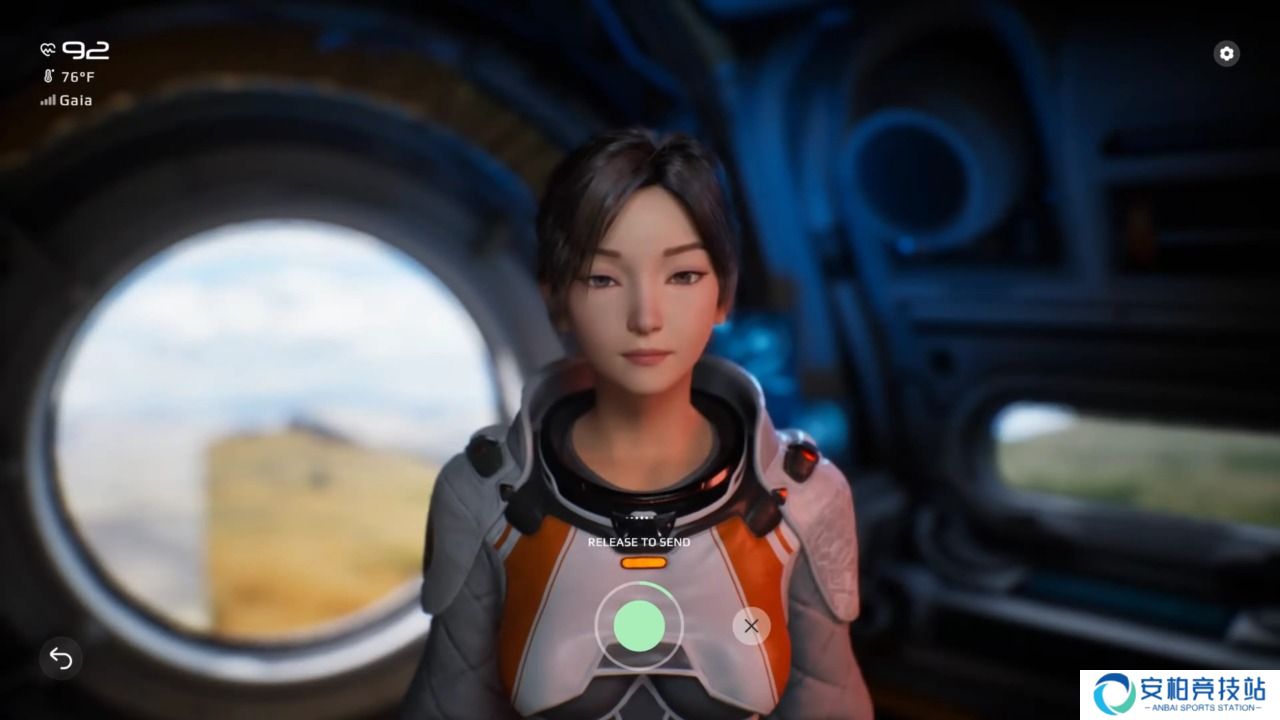Tap the microphone module on the suit collar
This screenshot has height=720, width=1280.
tap(640, 518)
